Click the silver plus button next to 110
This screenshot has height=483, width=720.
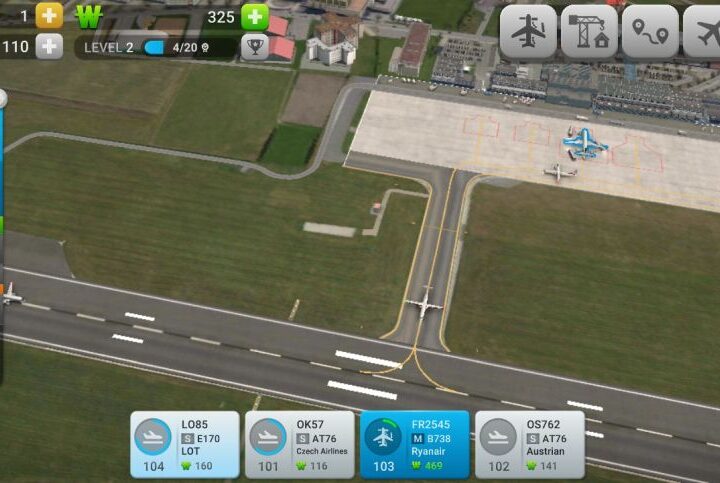49,46
